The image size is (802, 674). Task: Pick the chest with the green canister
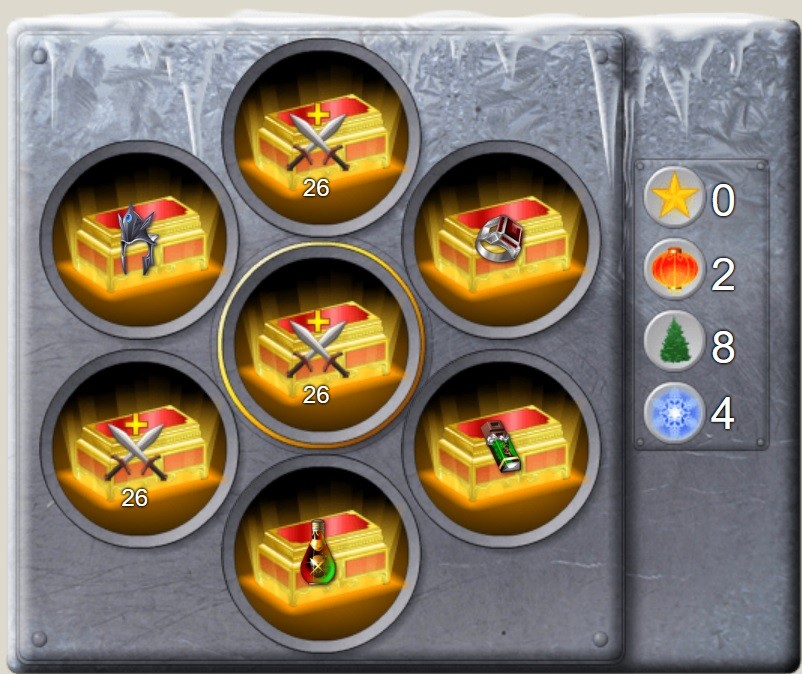coord(501,446)
